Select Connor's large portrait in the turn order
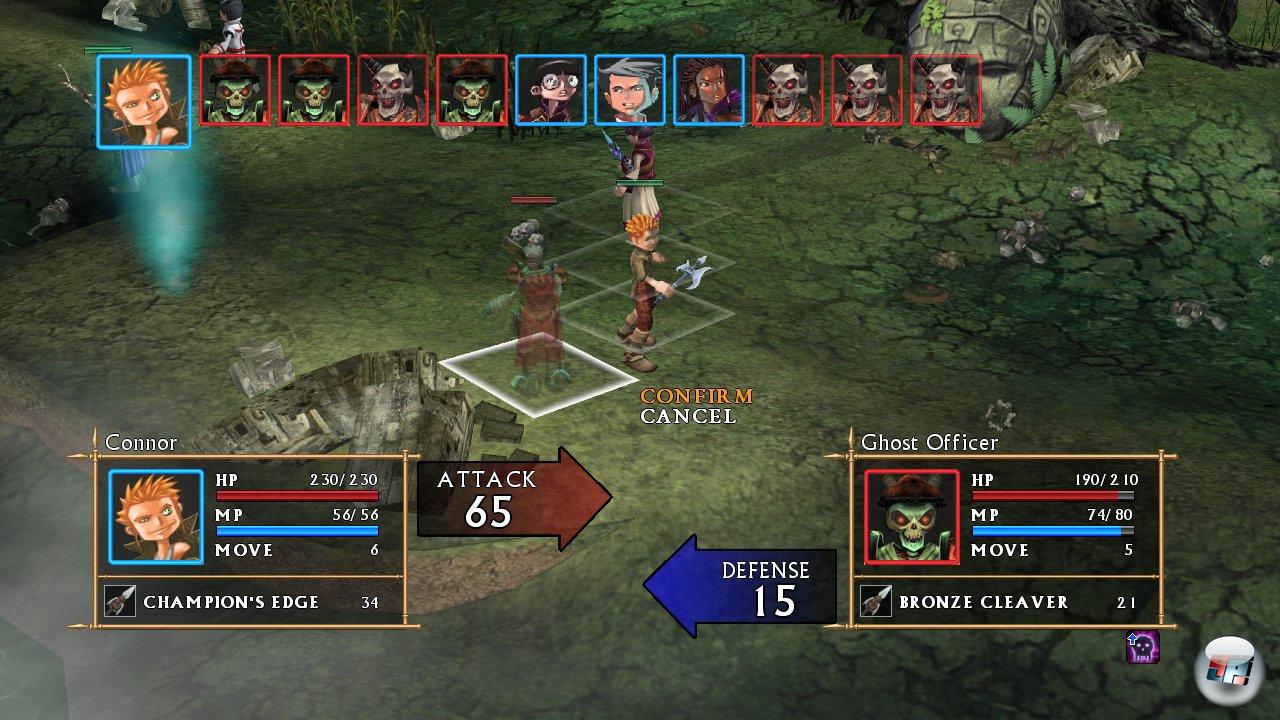1280x720 pixels. 144,101
